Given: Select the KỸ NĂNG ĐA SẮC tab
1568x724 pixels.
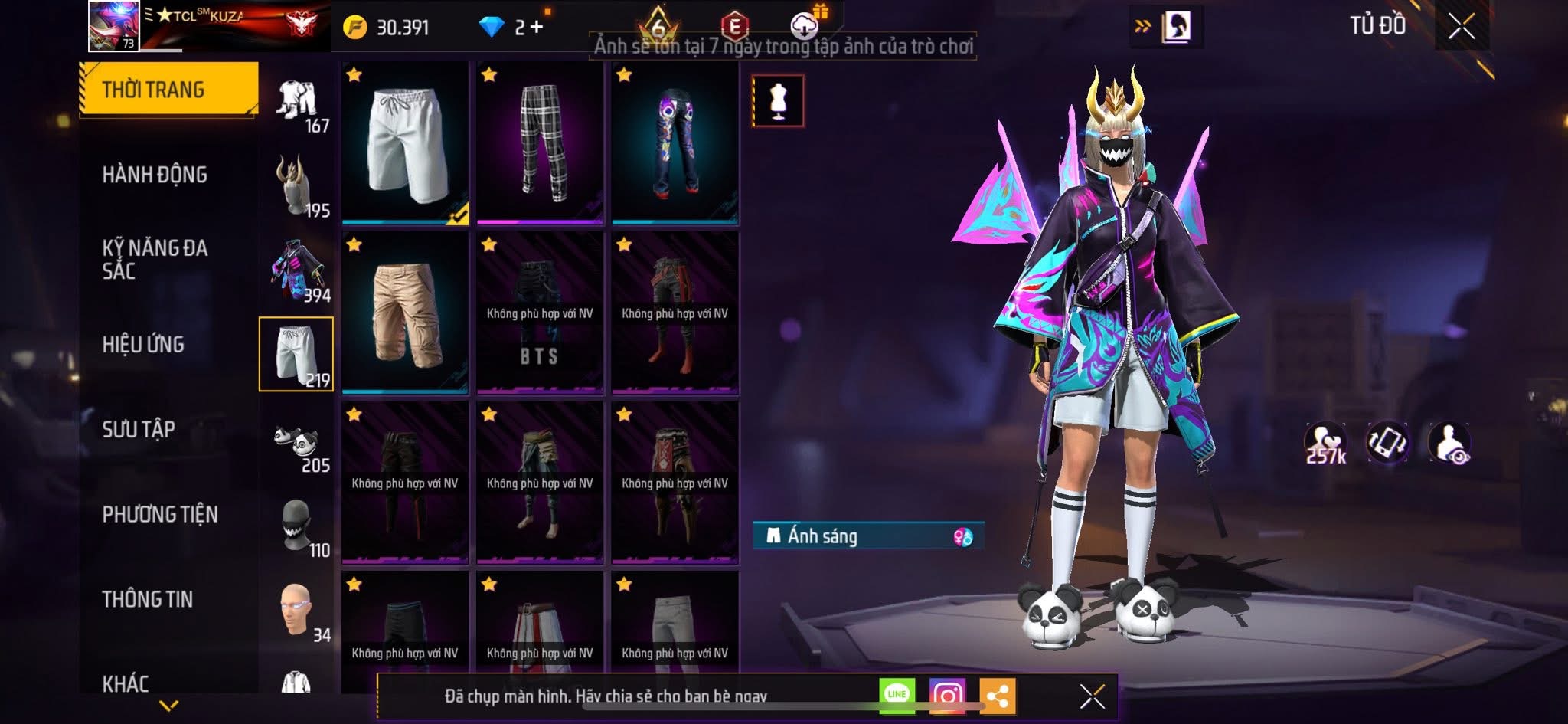Looking at the screenshot, I should (155, 259).
